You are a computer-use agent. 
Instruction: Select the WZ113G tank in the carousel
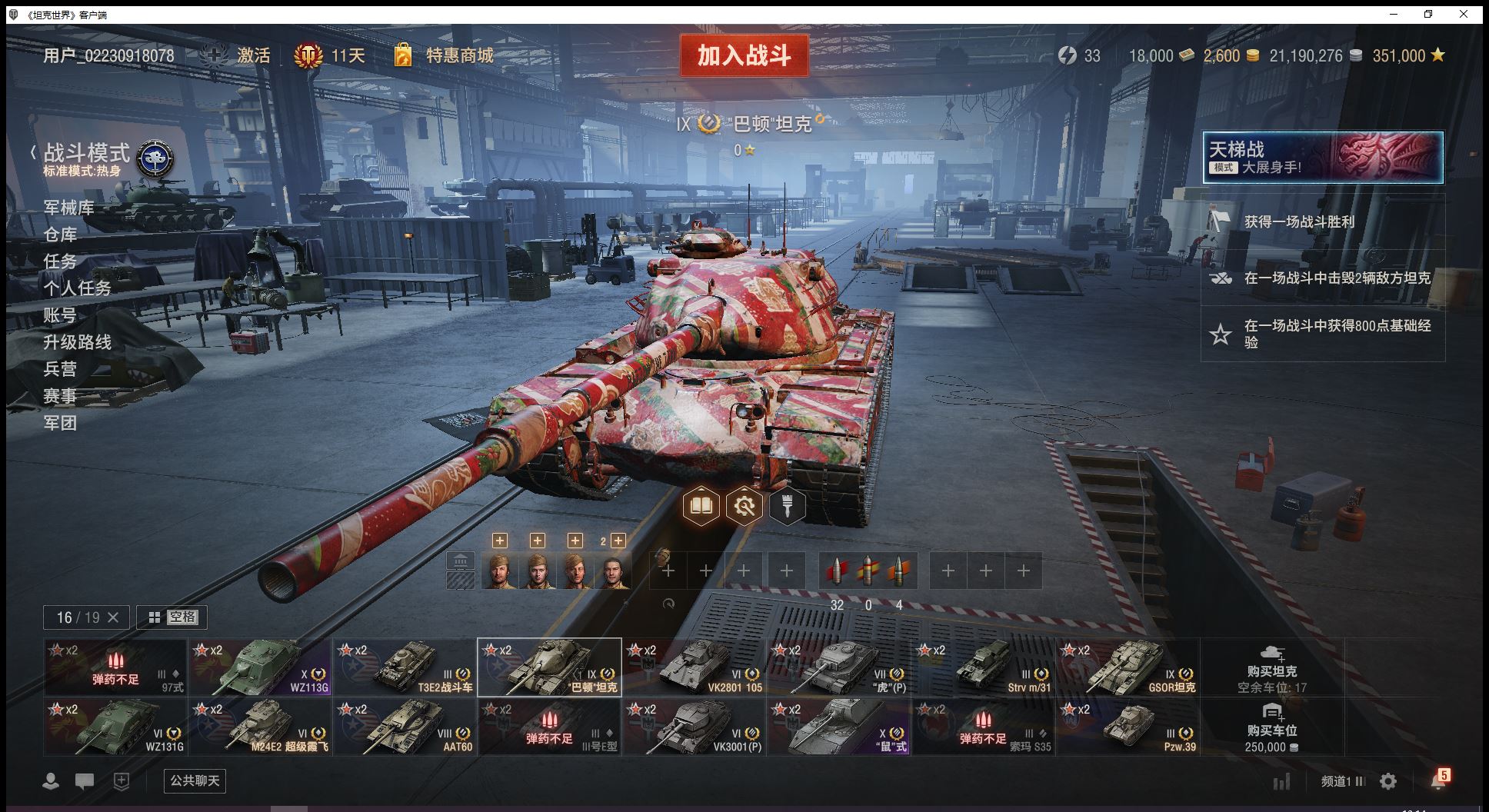tap(260, 667)
